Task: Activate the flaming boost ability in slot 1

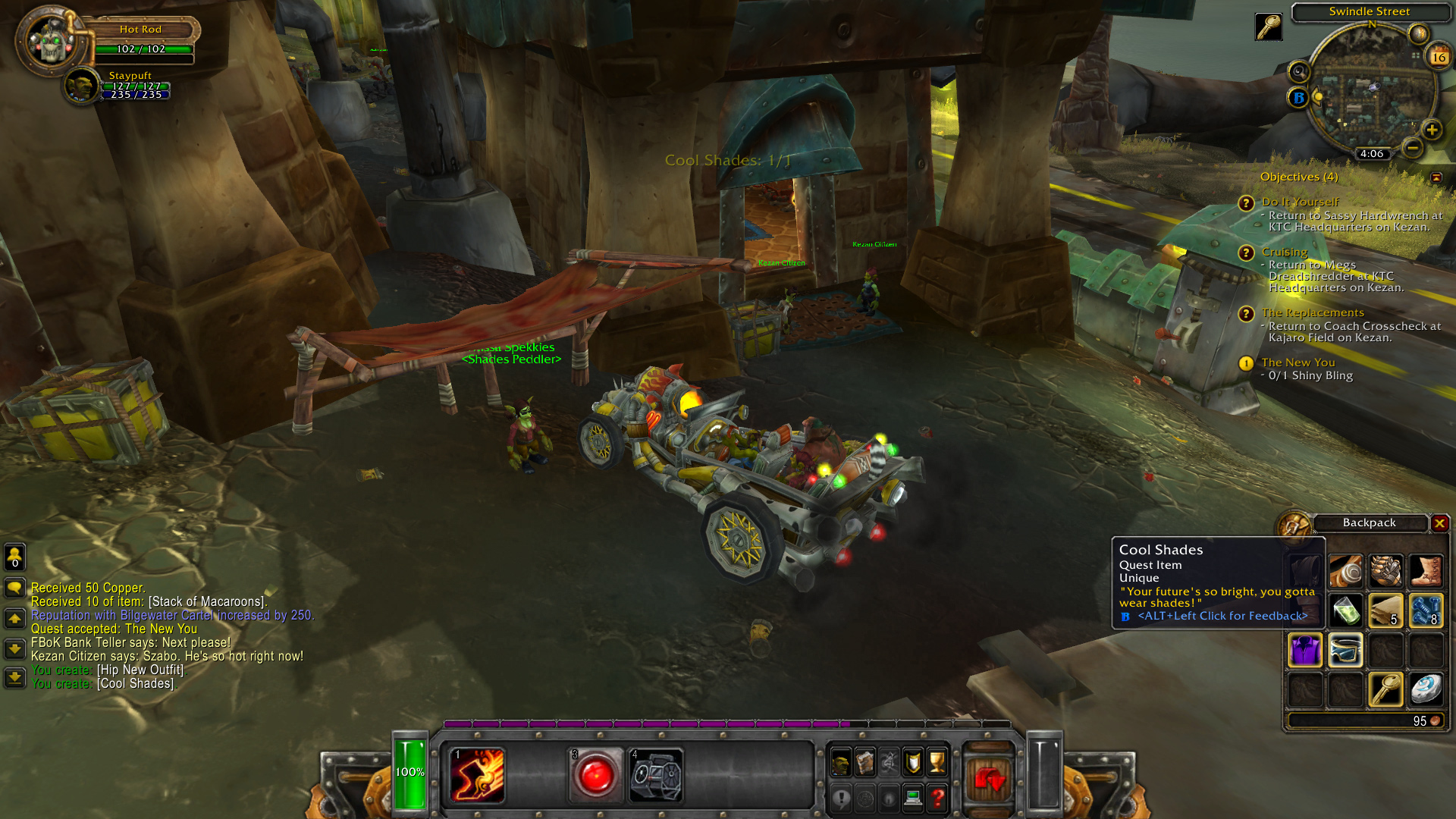Action: pyautogui.click(x=477, y=776)
